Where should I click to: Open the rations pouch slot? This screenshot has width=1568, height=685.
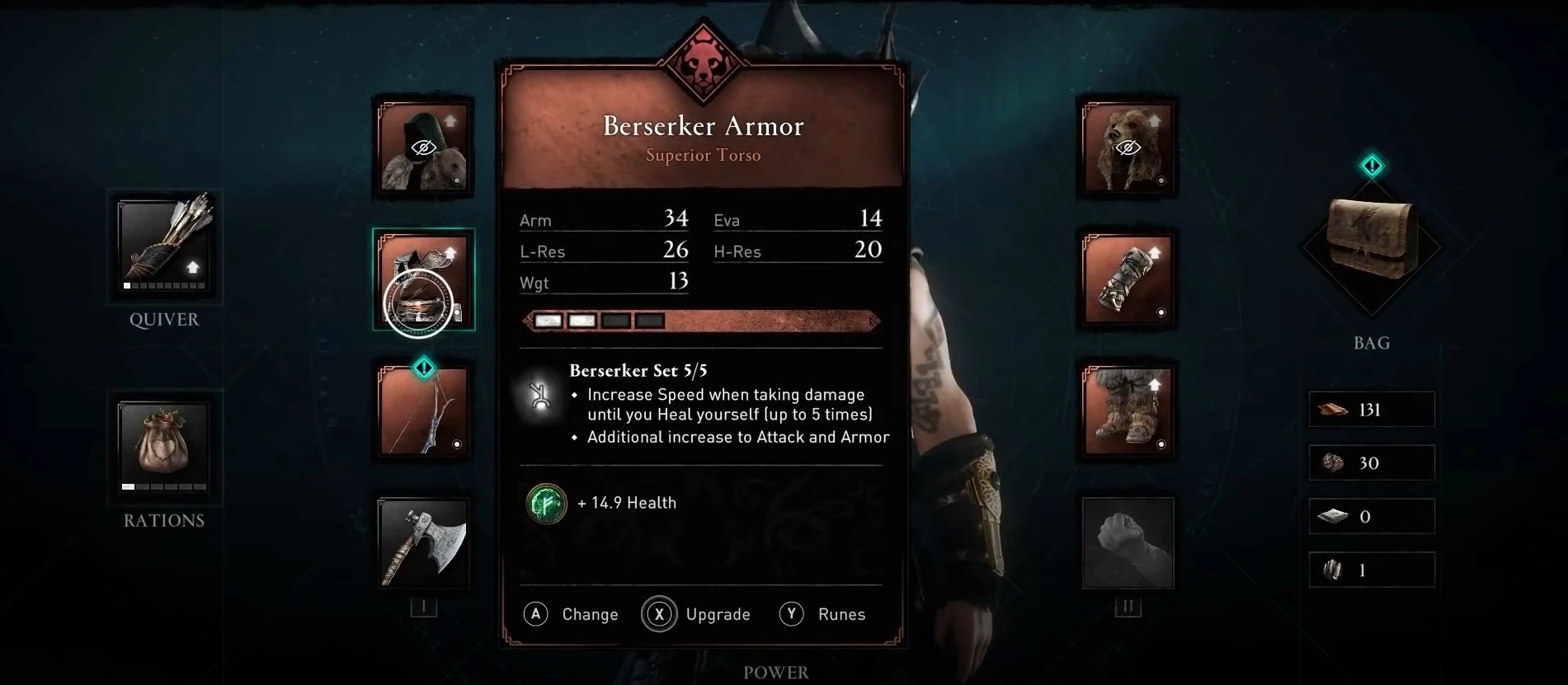pyautogui.click(x=163, y=447)
